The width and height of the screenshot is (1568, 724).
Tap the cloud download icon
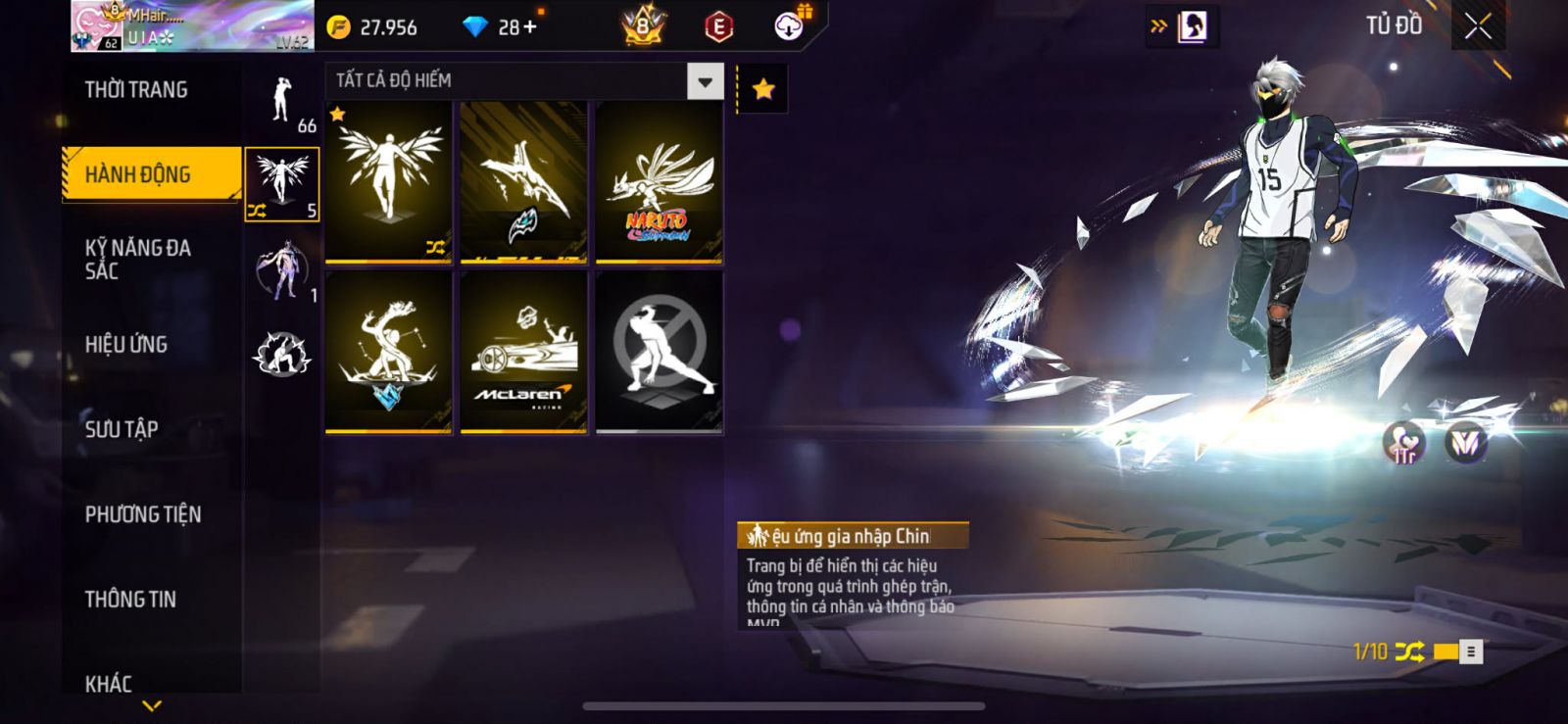(789, 26)
